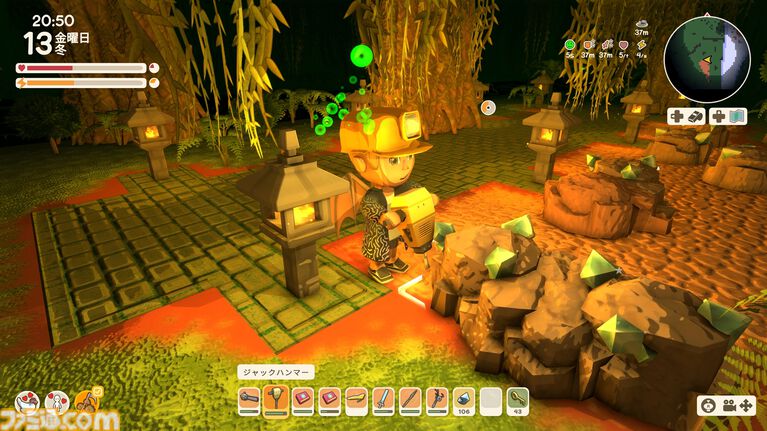Viewport: 767px width, 431px height.
Task: Select the grey hammer tool in the hotbar
Action: click(250, 400)
